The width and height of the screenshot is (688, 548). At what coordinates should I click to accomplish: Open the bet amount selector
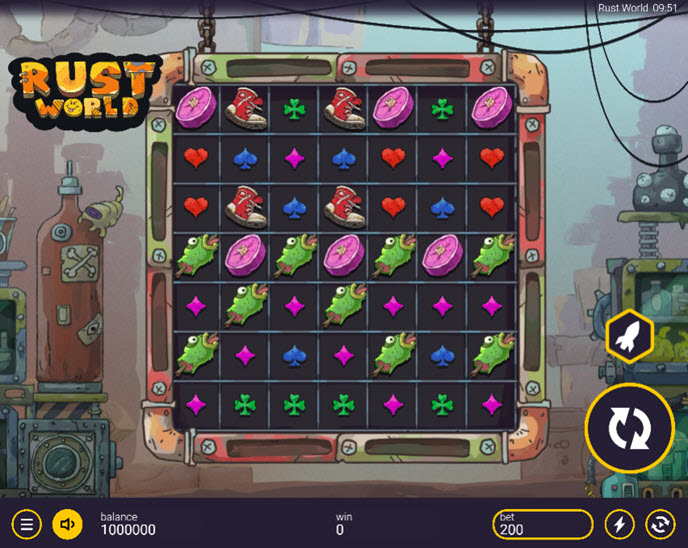[543, 523]
